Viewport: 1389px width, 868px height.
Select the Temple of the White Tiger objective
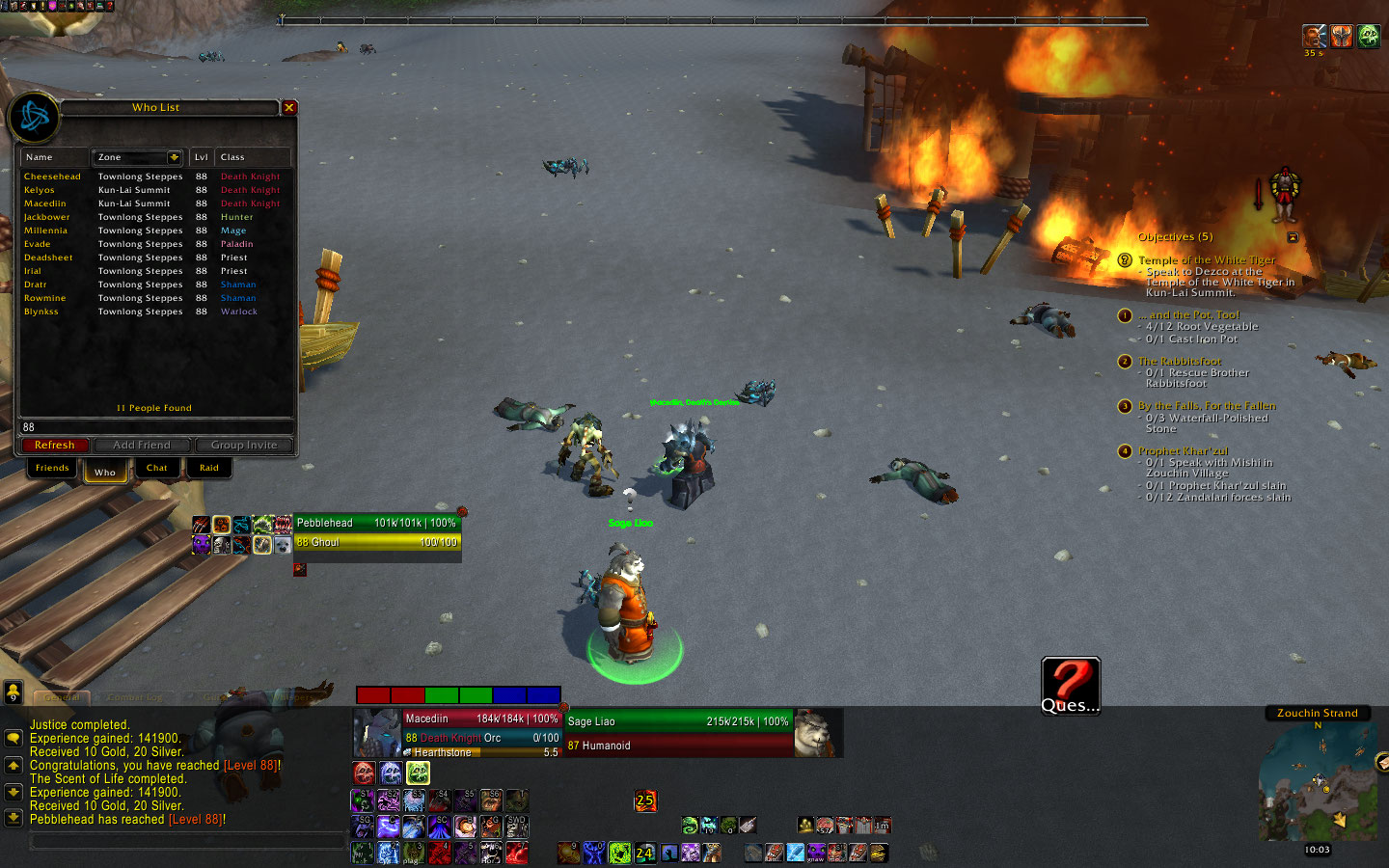click(1206, 260)
